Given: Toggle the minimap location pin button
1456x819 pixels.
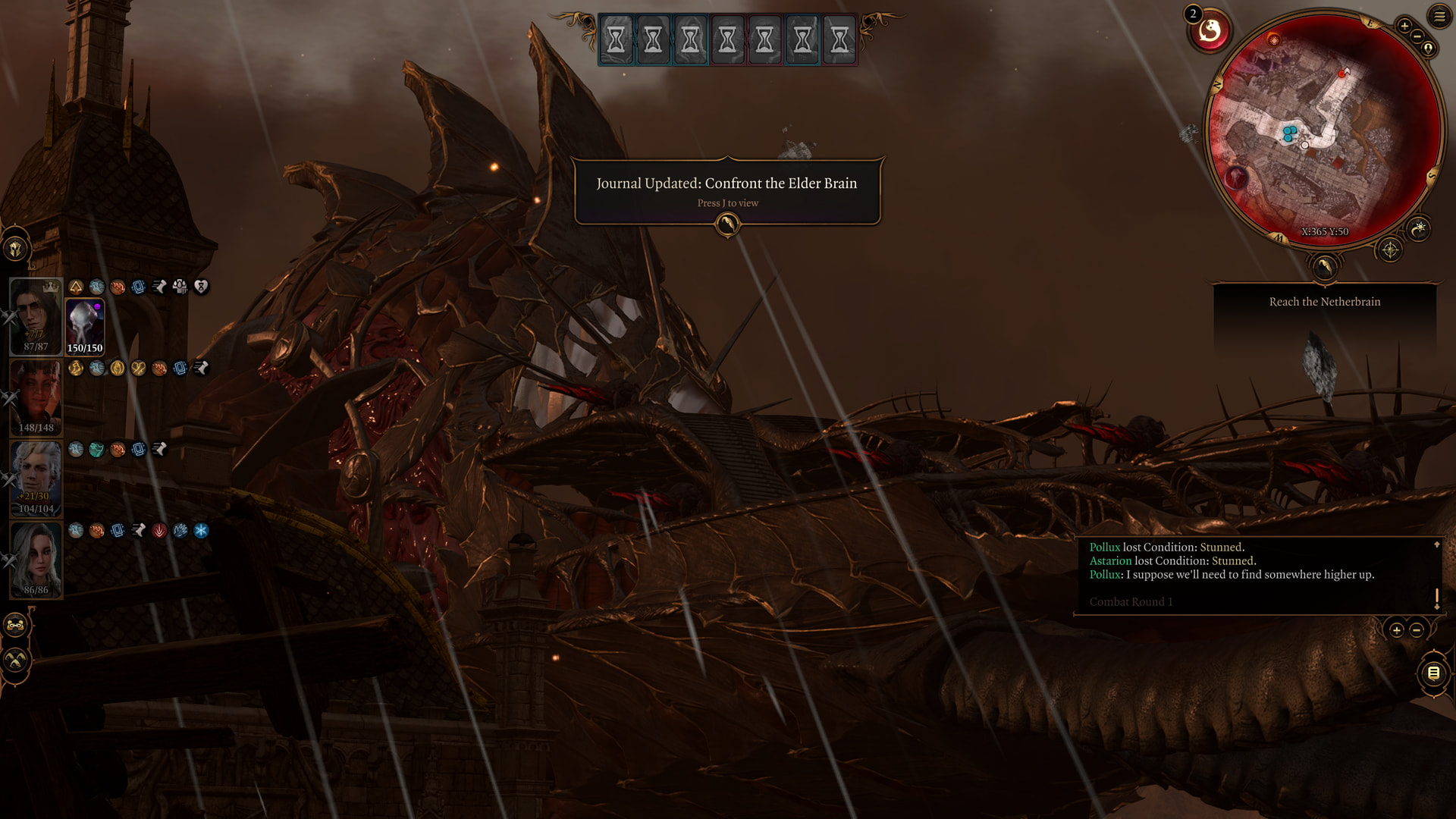Looking at the screenshot, I should coord(1429,49).
